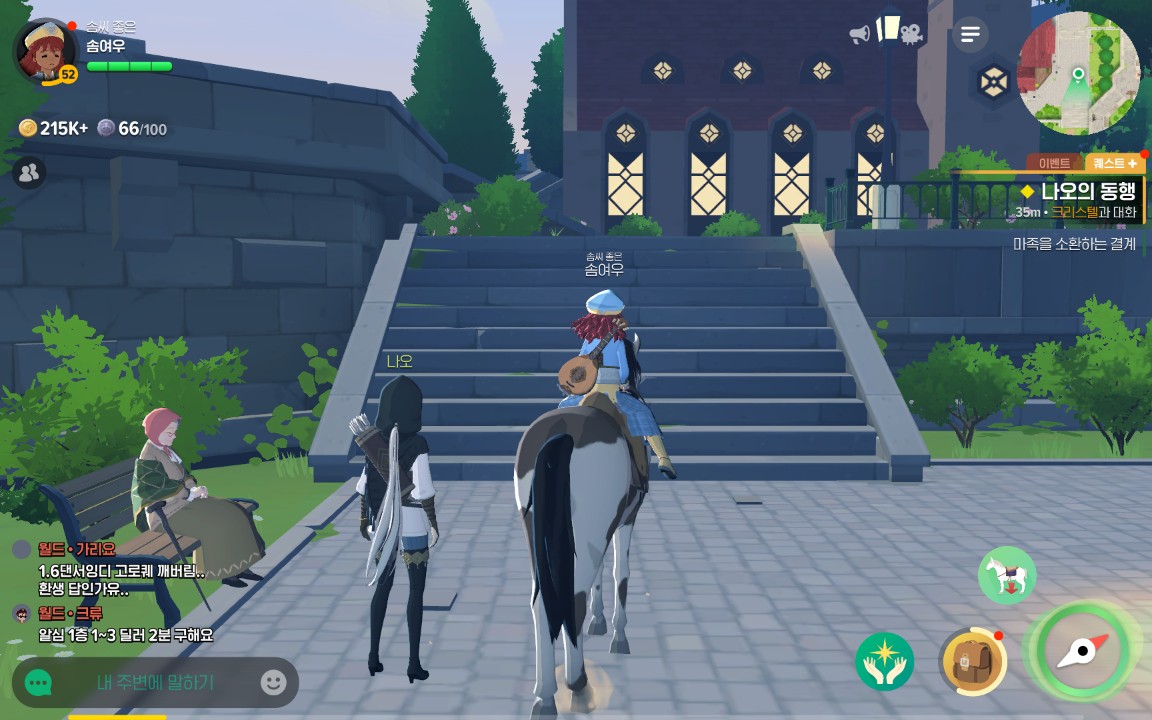Image resolution: width=1152 pixels, height=720 pixels.
Task: Click the 내 주변에 말하기 chat input
Action: coord(155,683)
